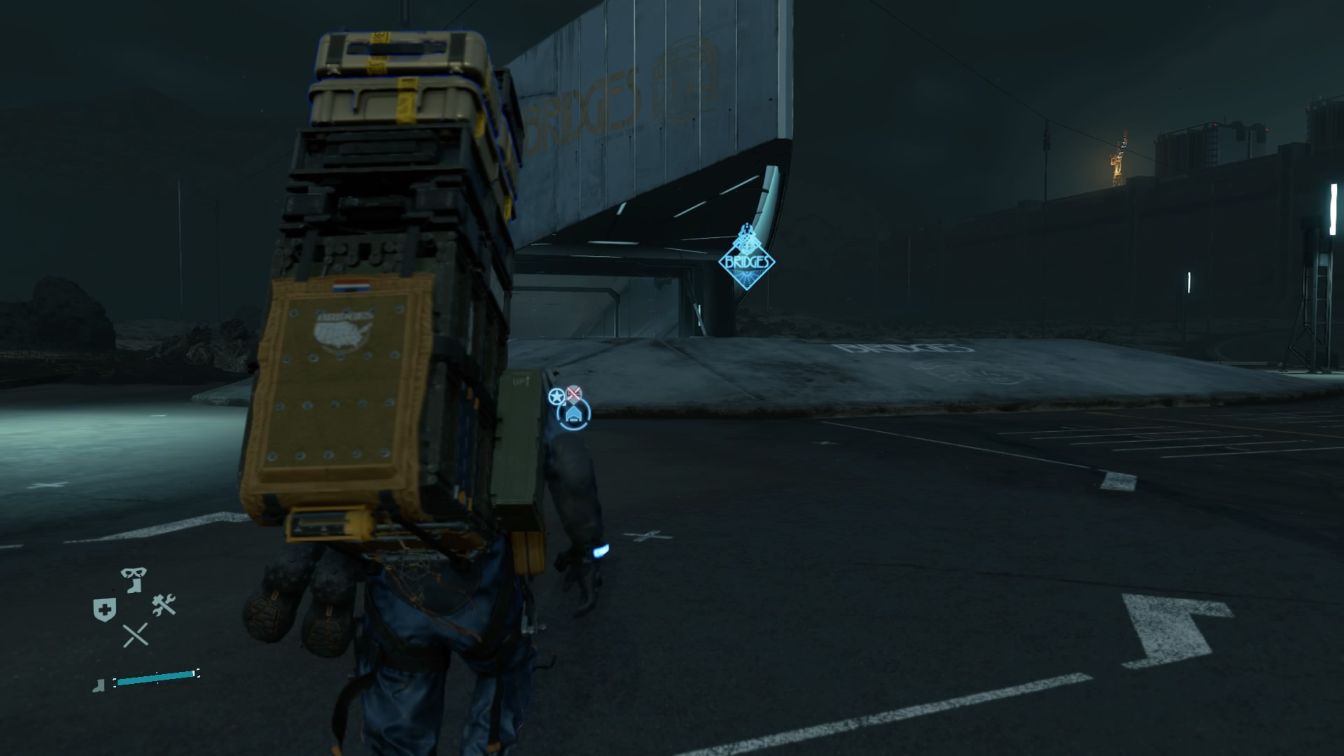Click the distribution center house marker icon
This screenshot has height=756, width=1344.
[x=574, y=414]
